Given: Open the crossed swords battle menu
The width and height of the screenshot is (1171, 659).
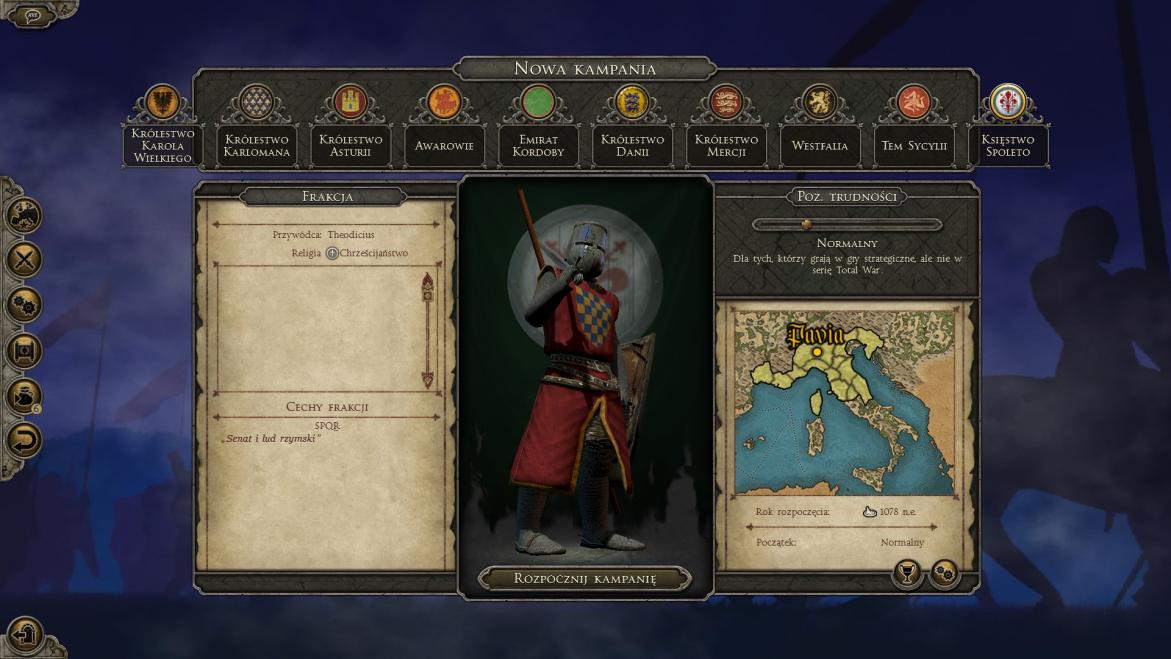Looking at the screenshot, I should click(x=24, y=260).
